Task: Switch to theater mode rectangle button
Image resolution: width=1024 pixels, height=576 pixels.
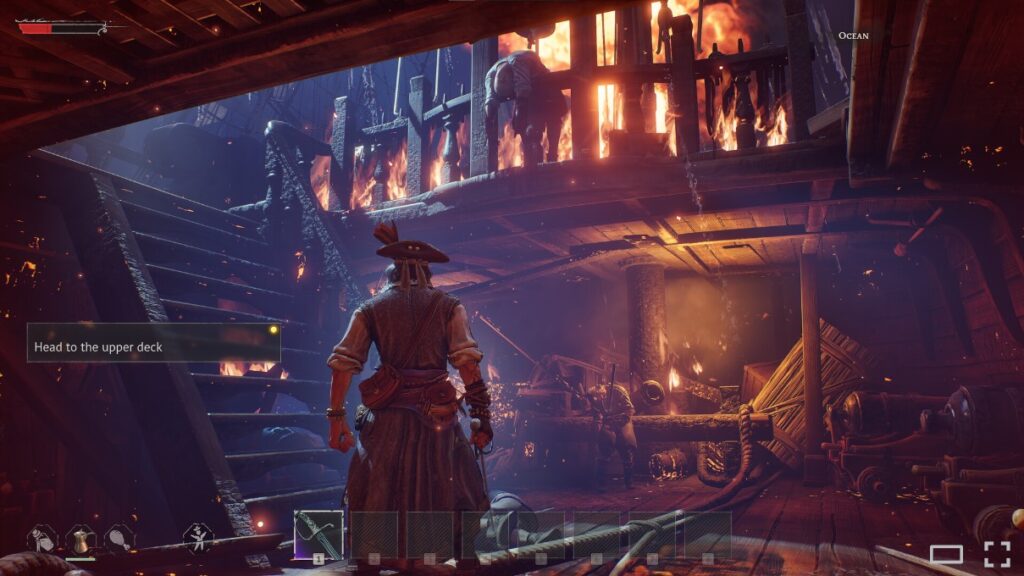Action: click(946, 555)
